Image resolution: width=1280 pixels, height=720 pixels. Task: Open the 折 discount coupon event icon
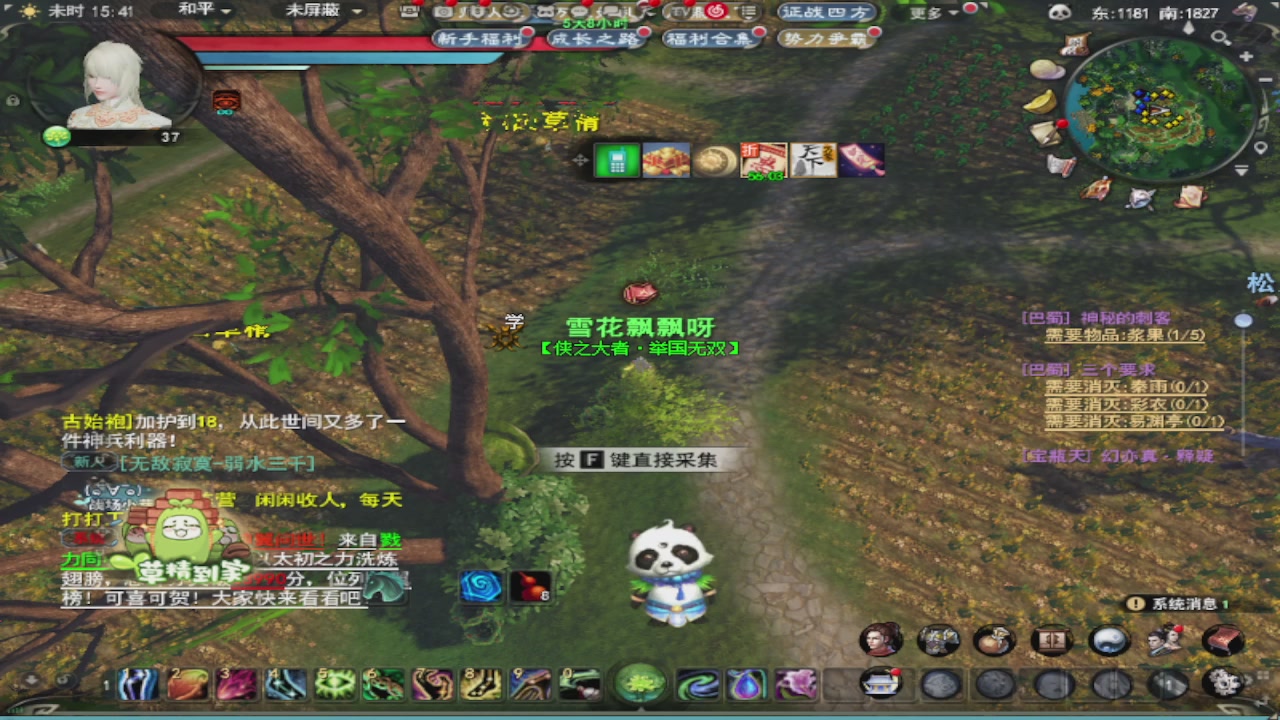coord(762,158)
